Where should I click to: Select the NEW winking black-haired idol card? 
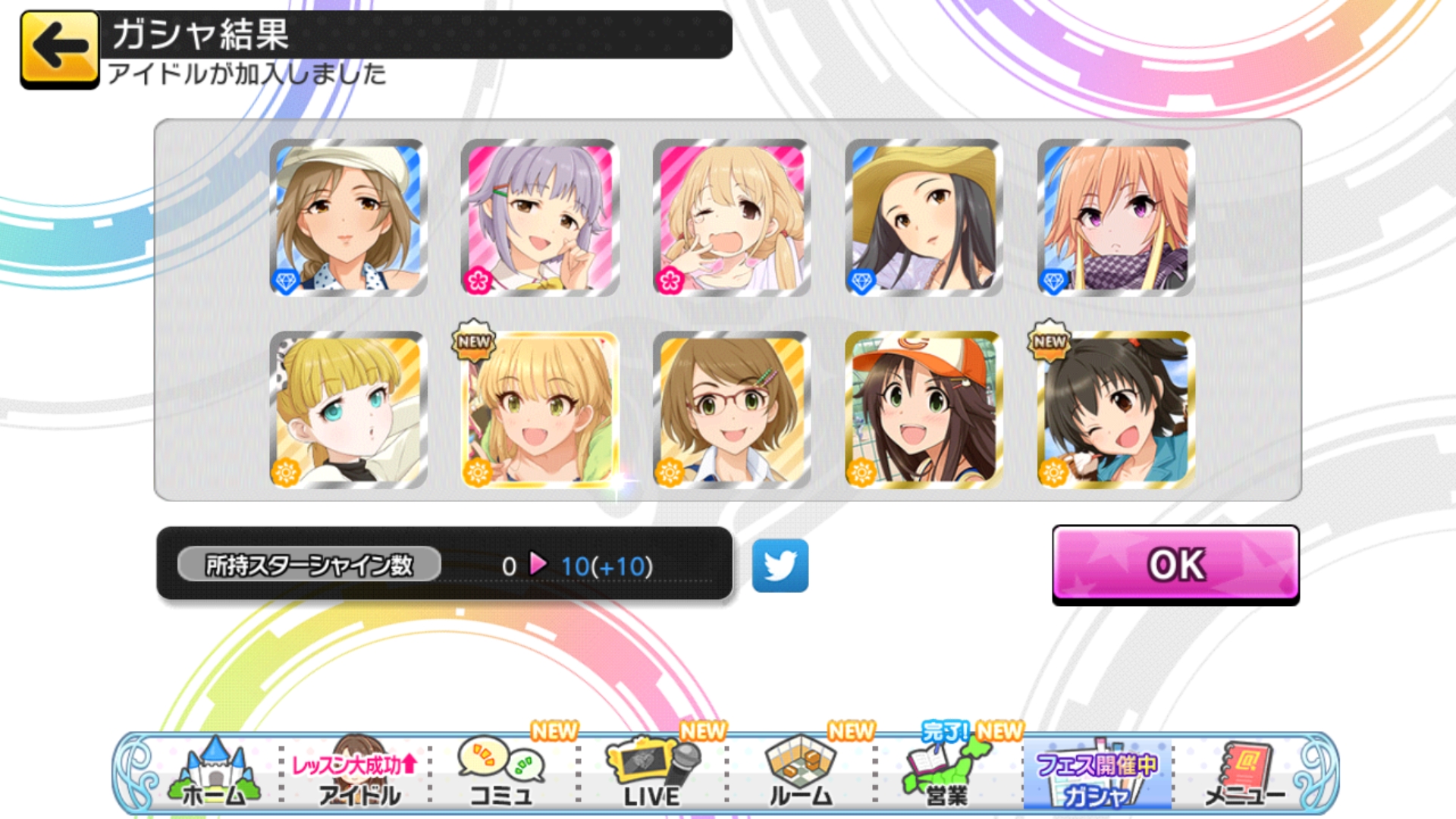coord(1116,409)
